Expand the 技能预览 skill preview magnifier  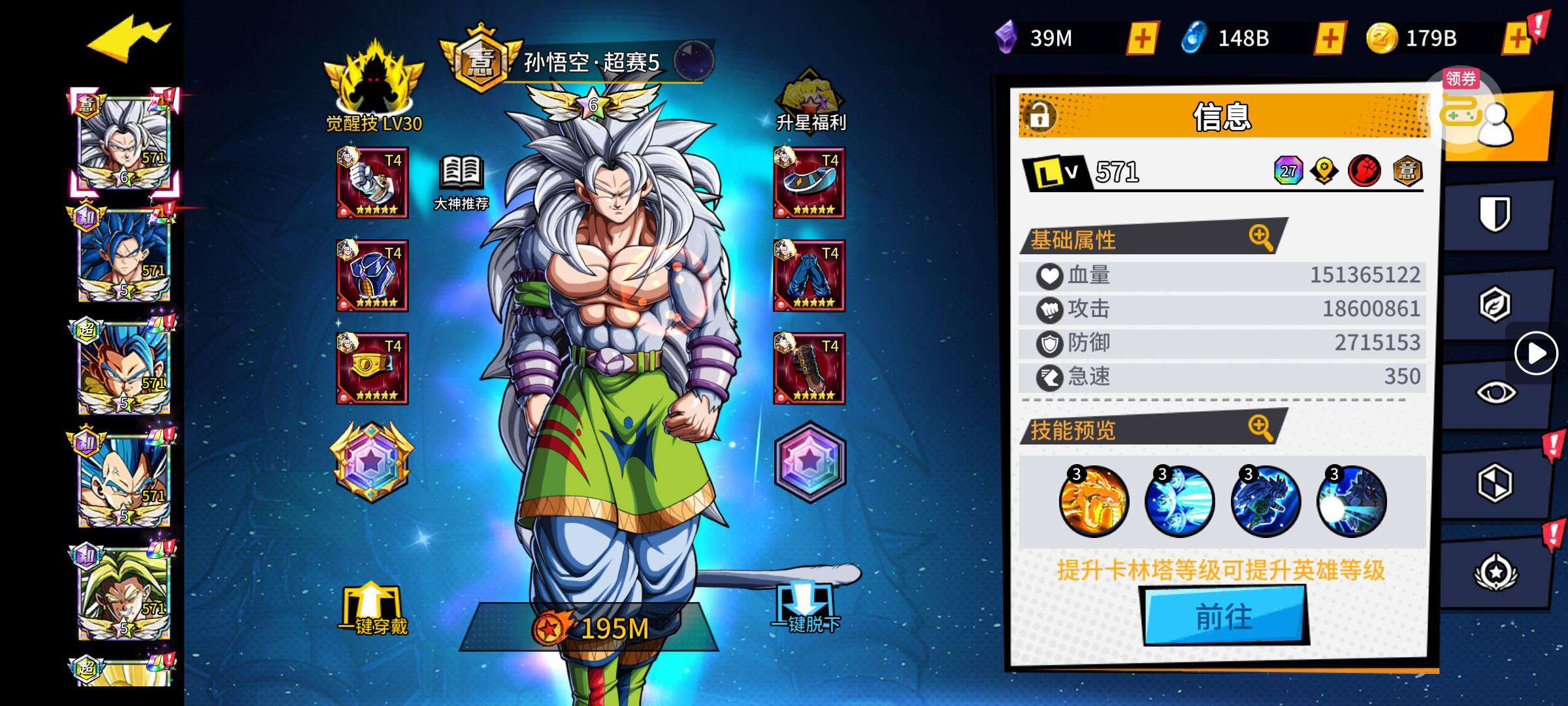point(1260,428)
